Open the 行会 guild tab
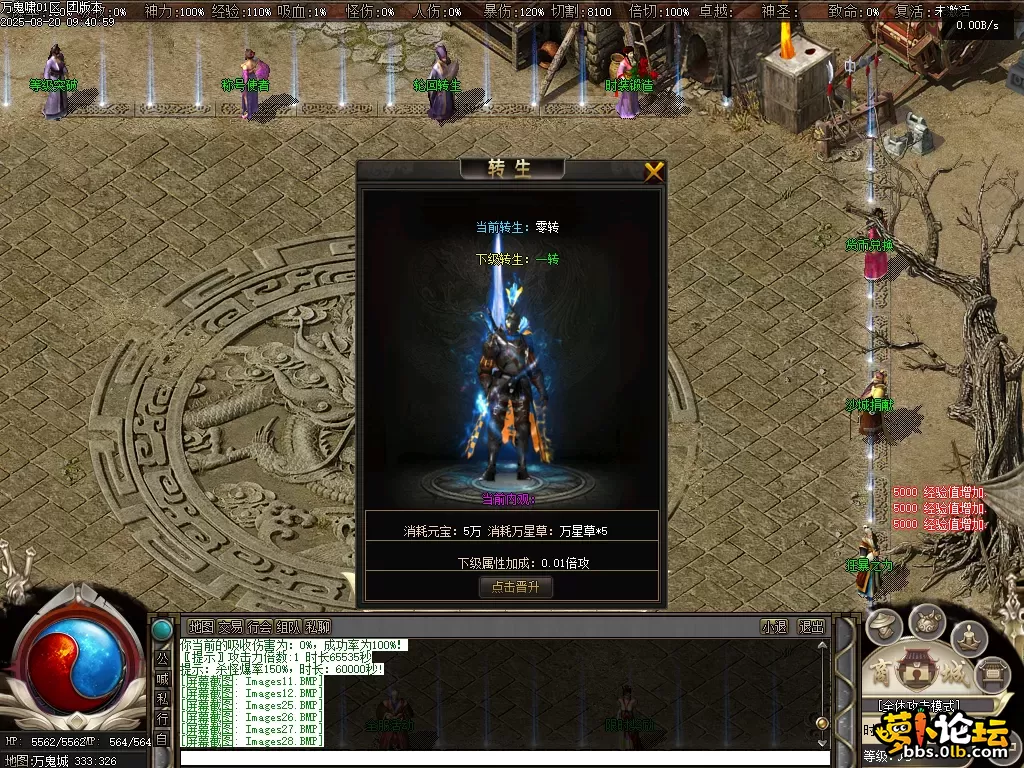 [260, 626]
